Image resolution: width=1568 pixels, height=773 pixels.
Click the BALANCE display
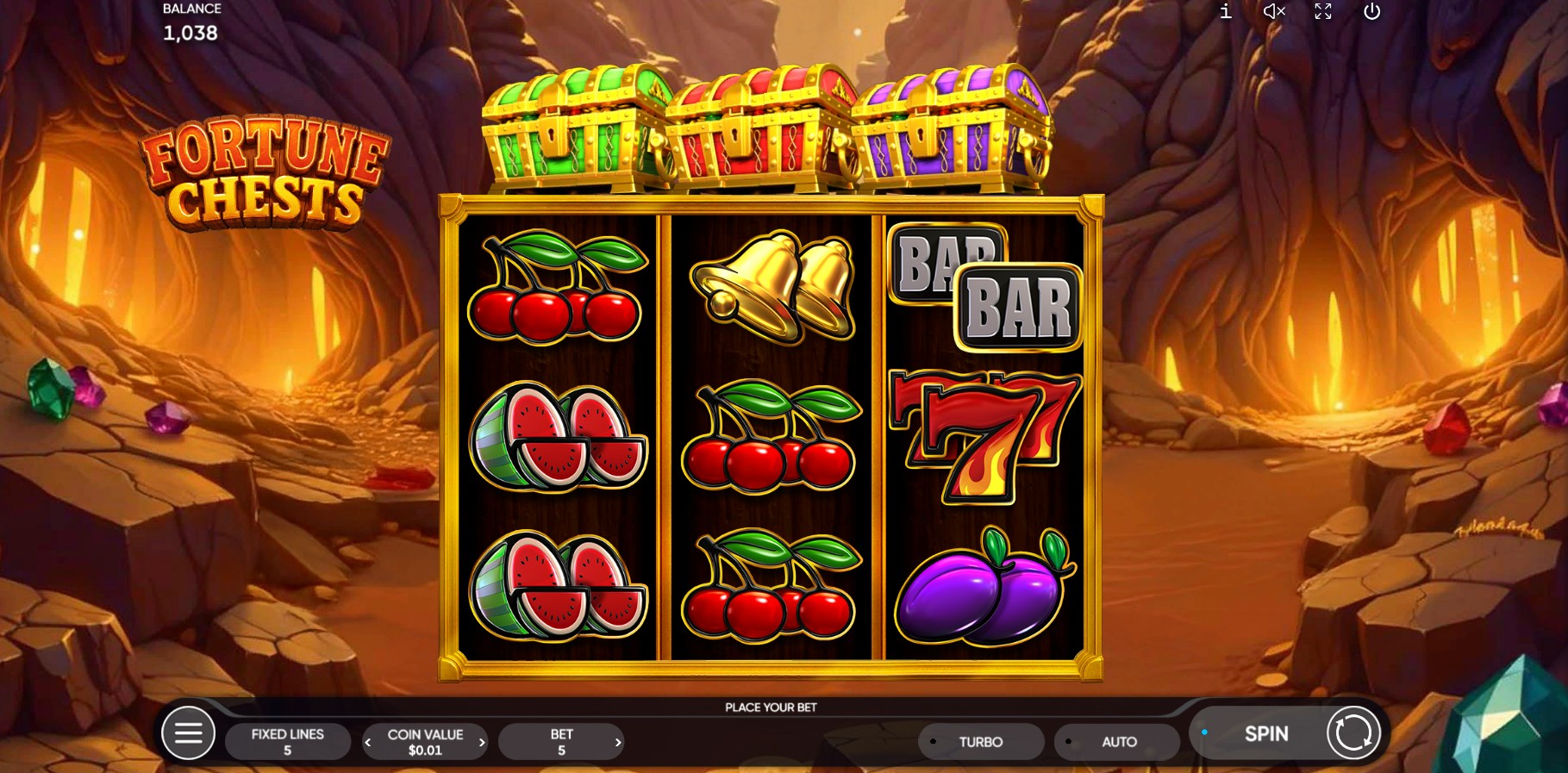pyautogui.click(x=191, y=22)
